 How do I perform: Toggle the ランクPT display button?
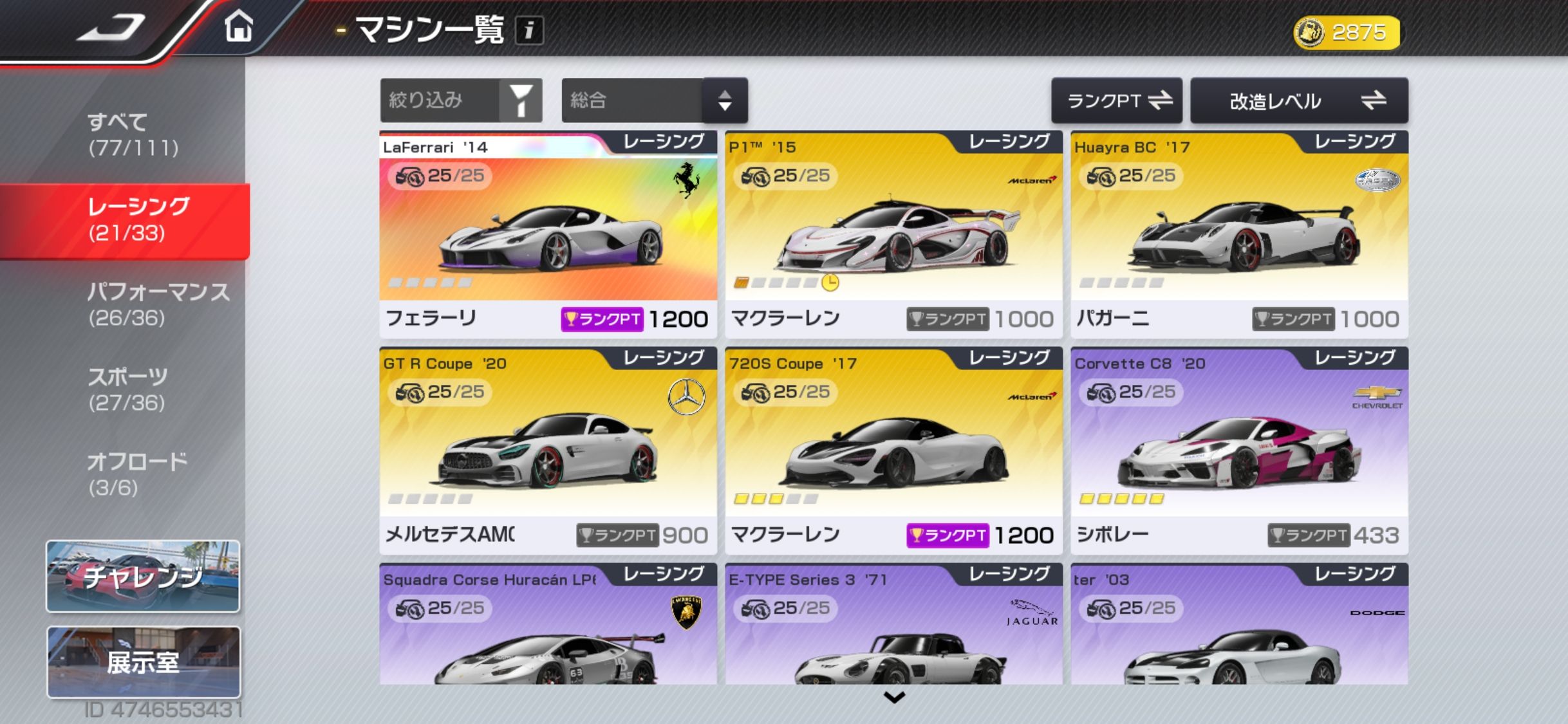coord(1116,100)
